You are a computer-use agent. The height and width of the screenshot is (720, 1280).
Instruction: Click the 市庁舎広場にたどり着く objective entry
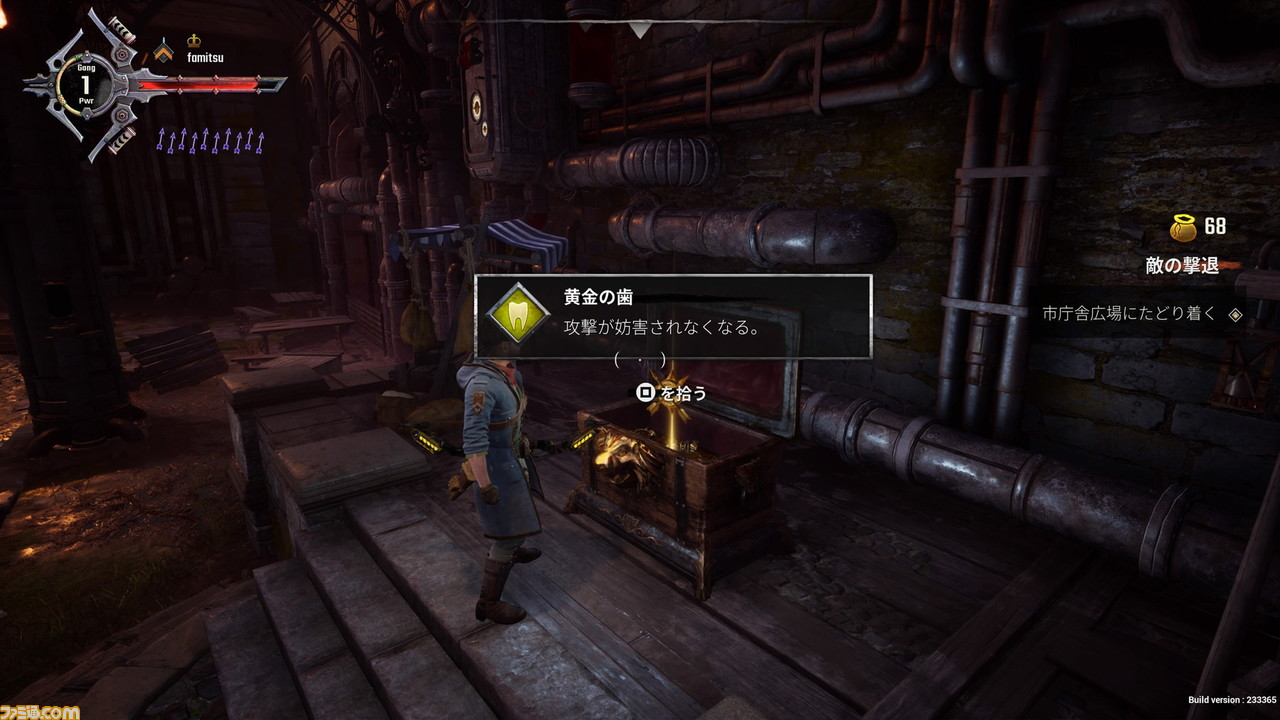tap(1129, 313)
